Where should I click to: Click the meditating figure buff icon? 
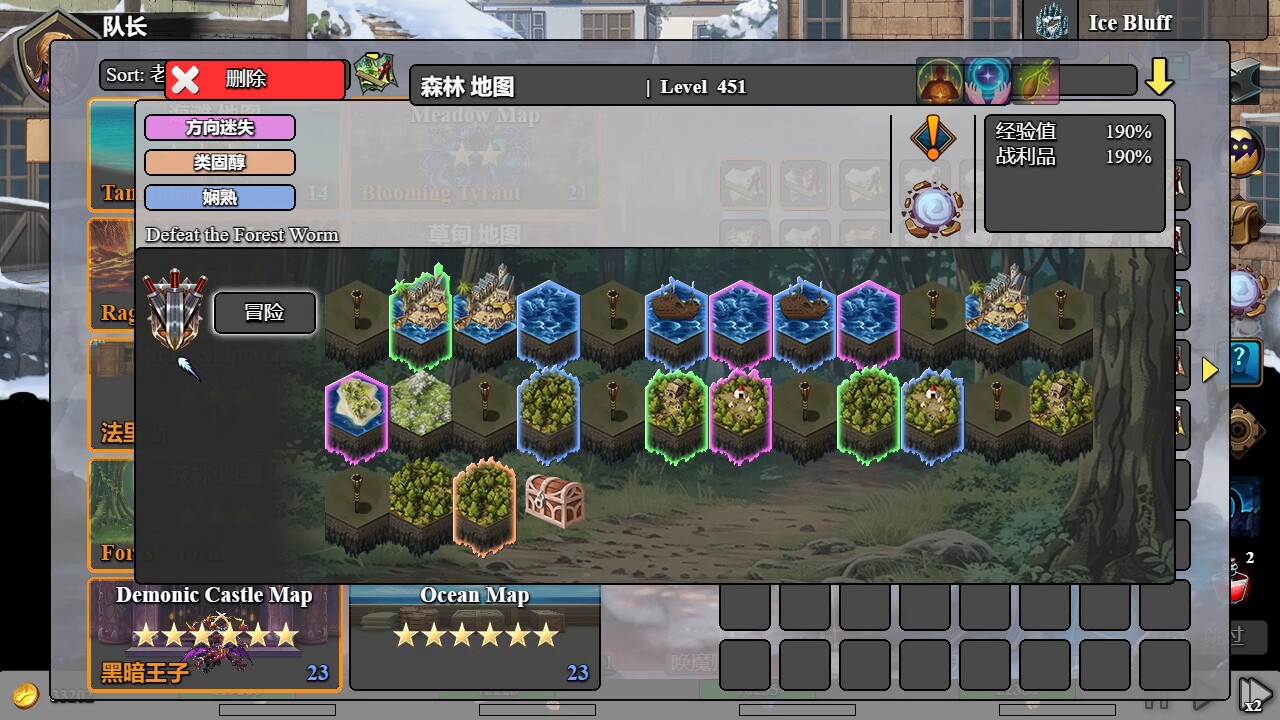pos(938,80)
